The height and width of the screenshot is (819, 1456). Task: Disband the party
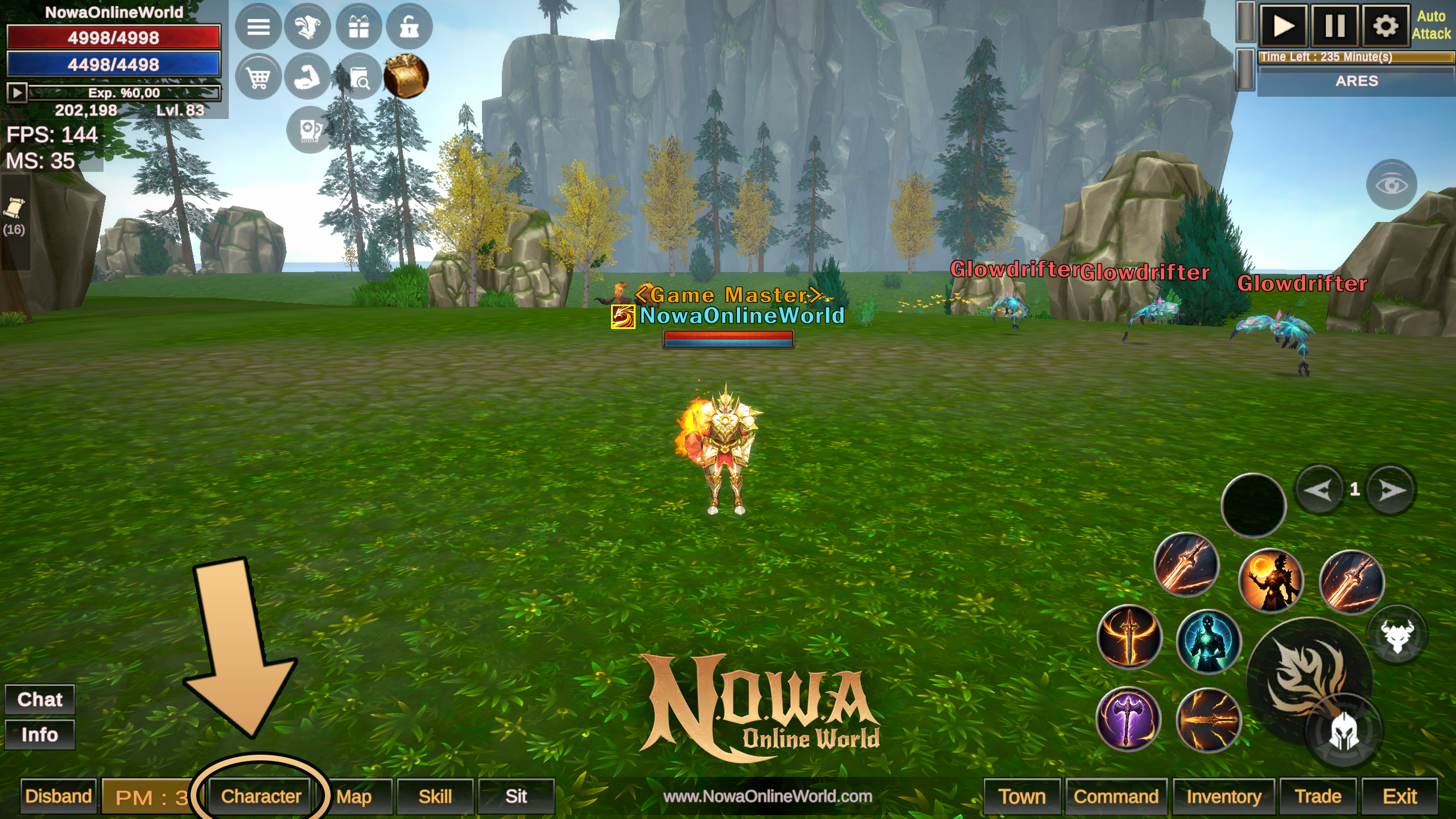(59, 796)
